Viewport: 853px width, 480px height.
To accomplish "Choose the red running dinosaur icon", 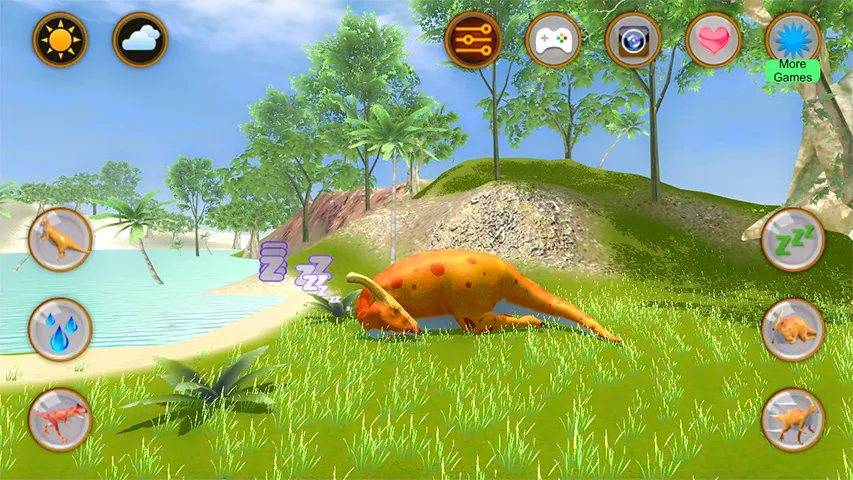I will pyautogui.click(x=60, y=418).
